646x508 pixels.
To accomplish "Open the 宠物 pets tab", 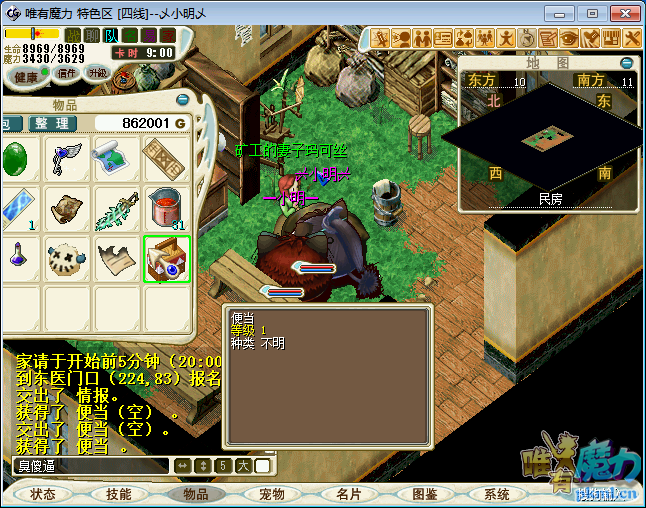I will 271,494.
